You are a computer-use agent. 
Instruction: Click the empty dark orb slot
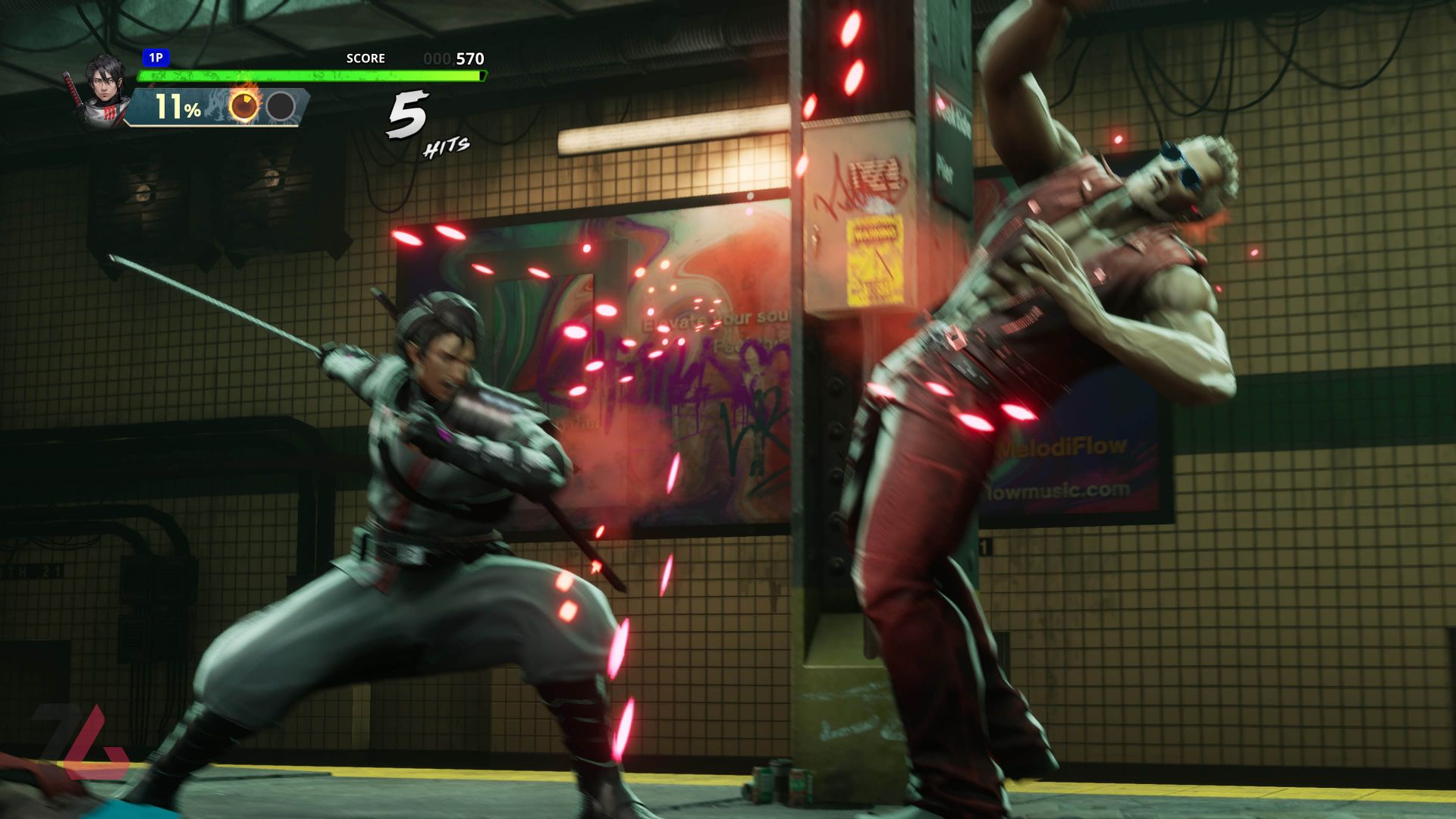(281, 107)
